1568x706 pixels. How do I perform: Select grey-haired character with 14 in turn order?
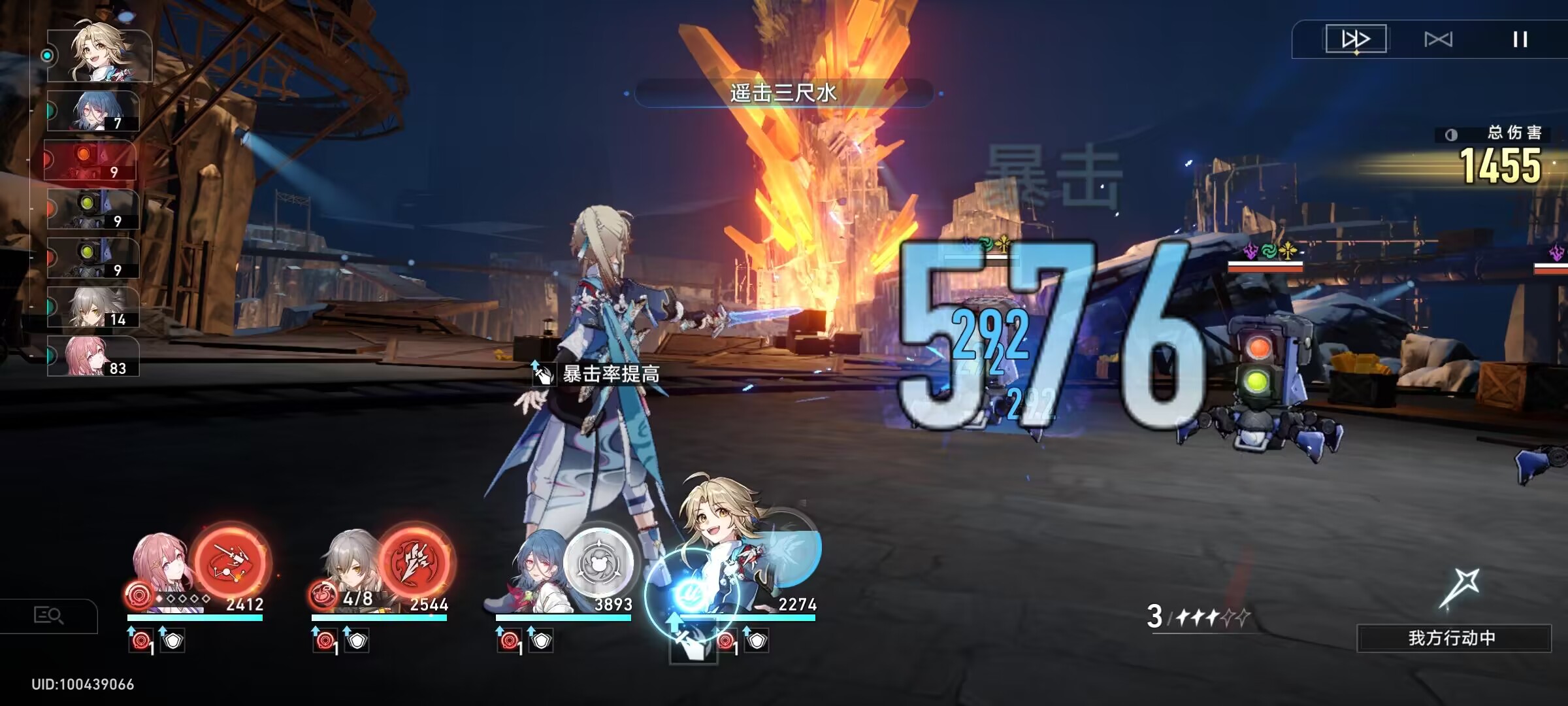pyautogui.click(x=93, y=307)
